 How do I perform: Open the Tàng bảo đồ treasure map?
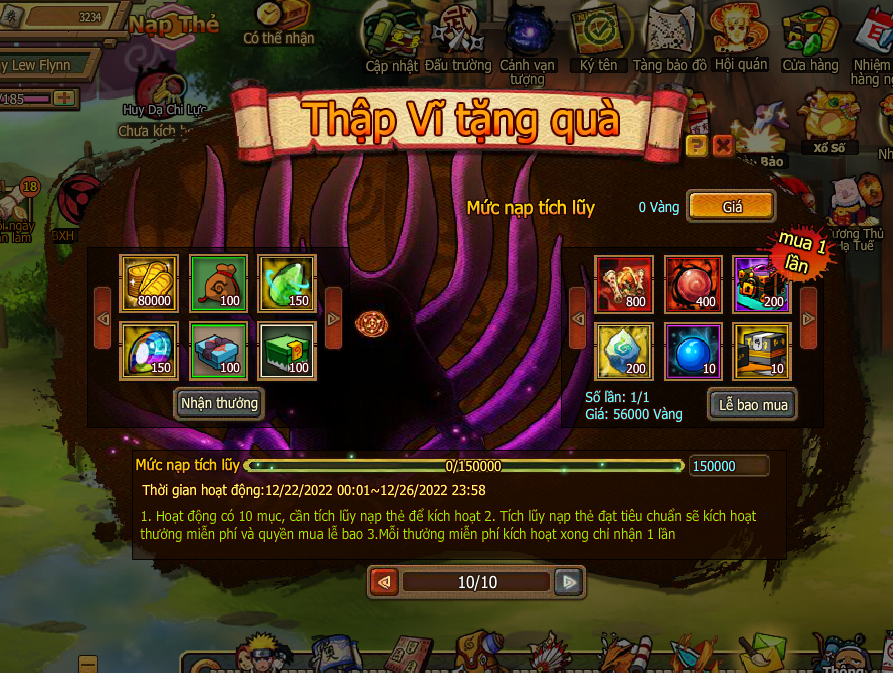pyautogui.click(x=670, y=38)
